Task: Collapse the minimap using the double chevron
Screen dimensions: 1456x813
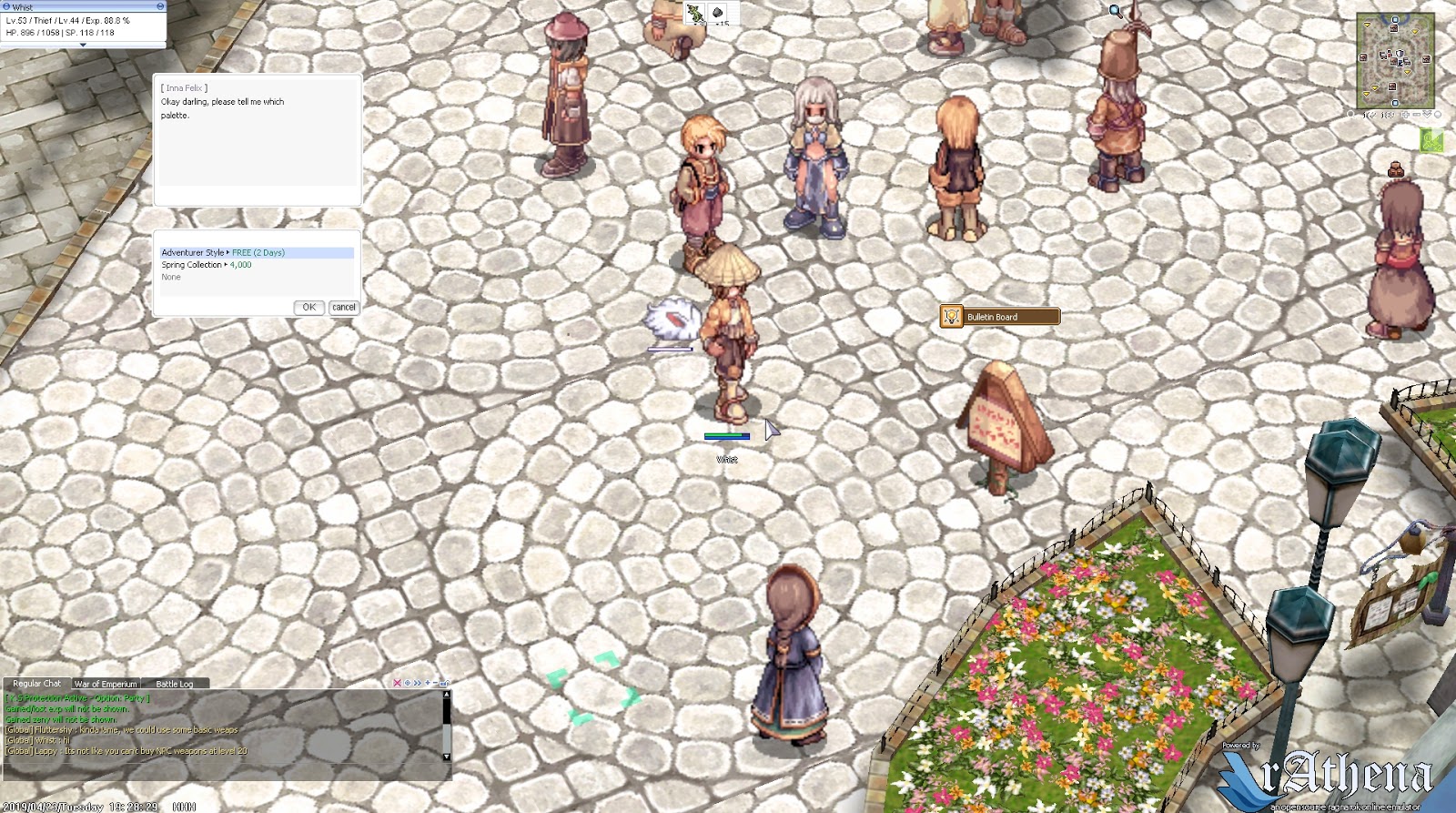Action: click(x=1428, y=115)
